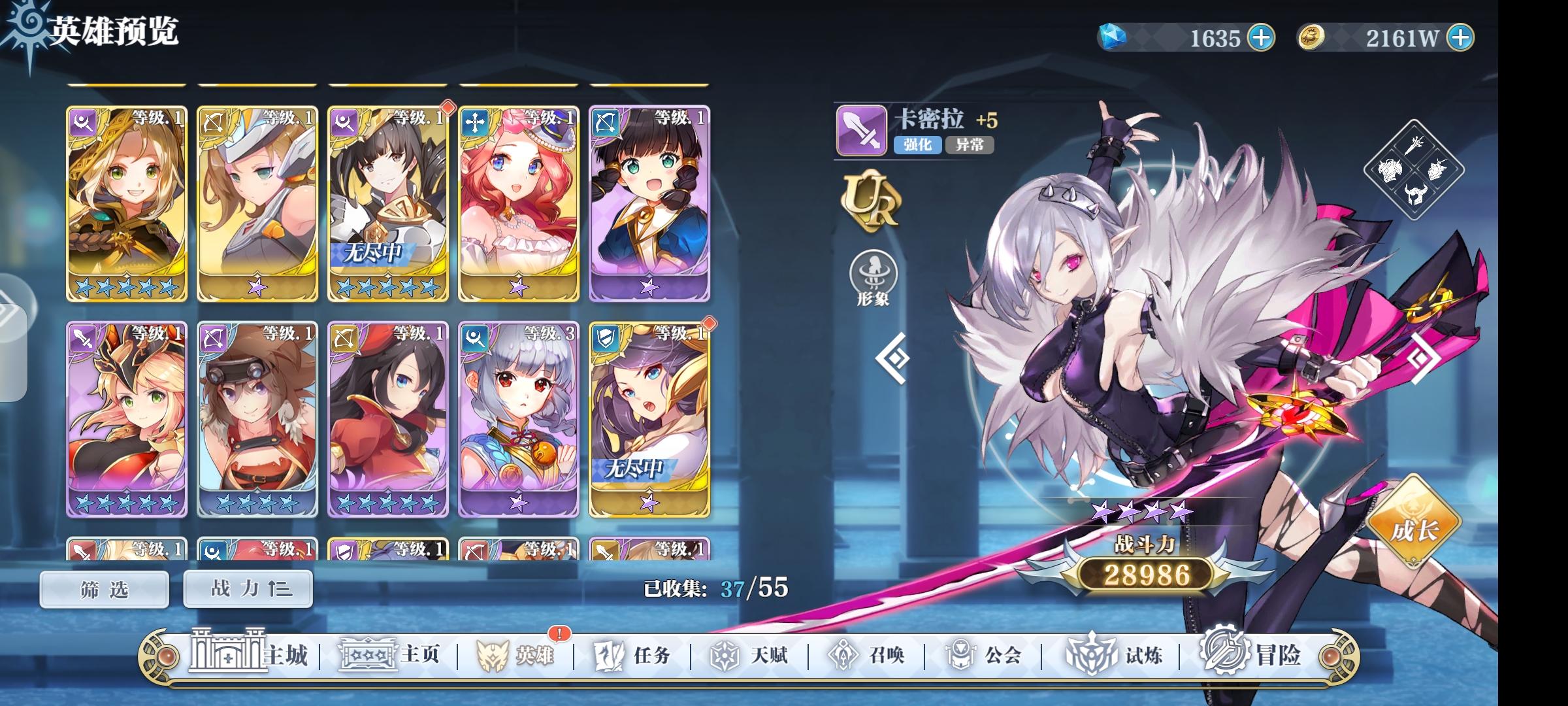The width and height of the screenshot is (1568, 706).
Task: Open the weapon equipment slot icon
Action: click(x=1414, y=145)
